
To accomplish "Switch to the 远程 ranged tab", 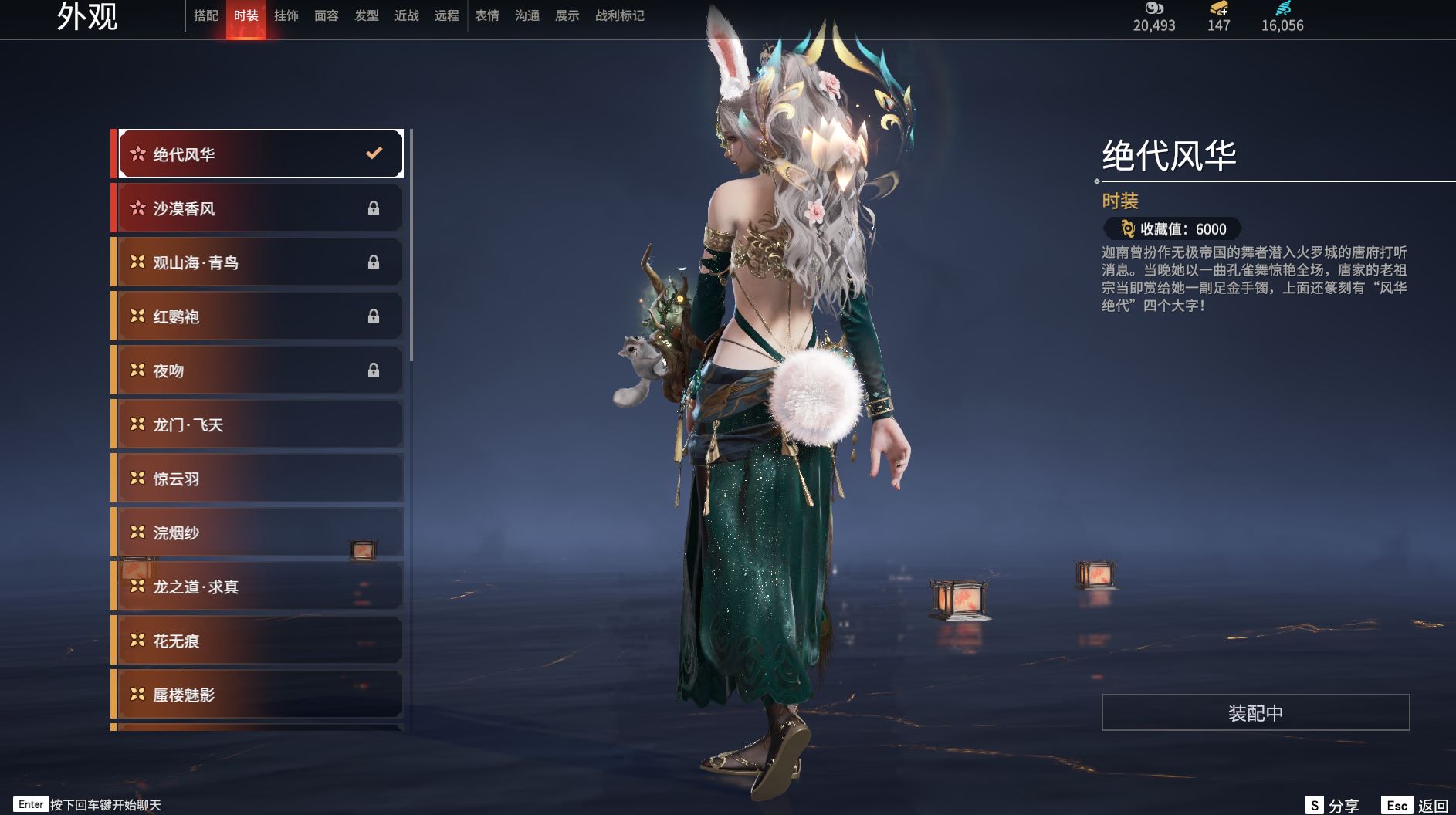I will [x=447, y=15].
